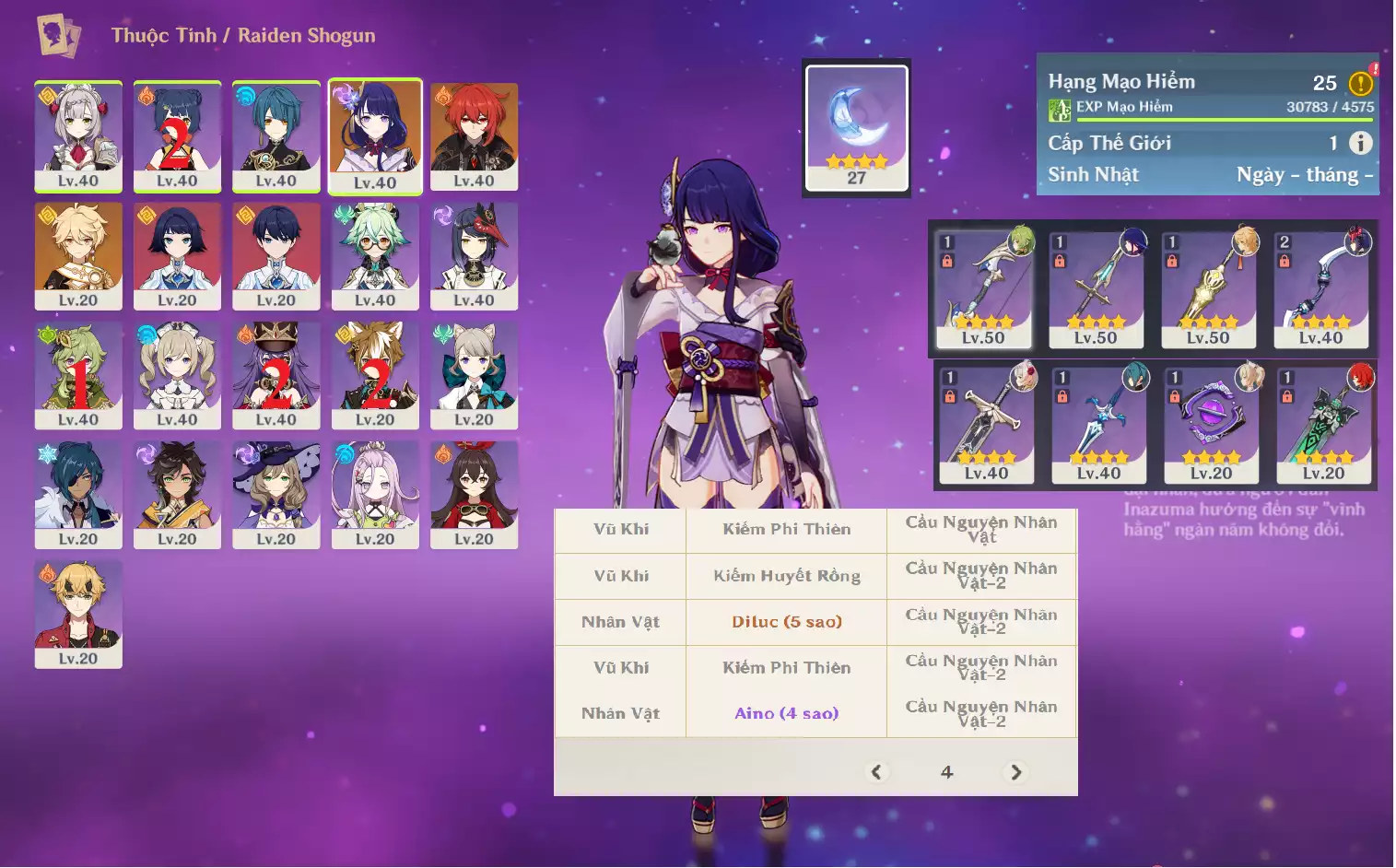This screenshot has height=868, width=1396.
Task: Select red-haired Diluc's portrait
Action: (474, 135)
